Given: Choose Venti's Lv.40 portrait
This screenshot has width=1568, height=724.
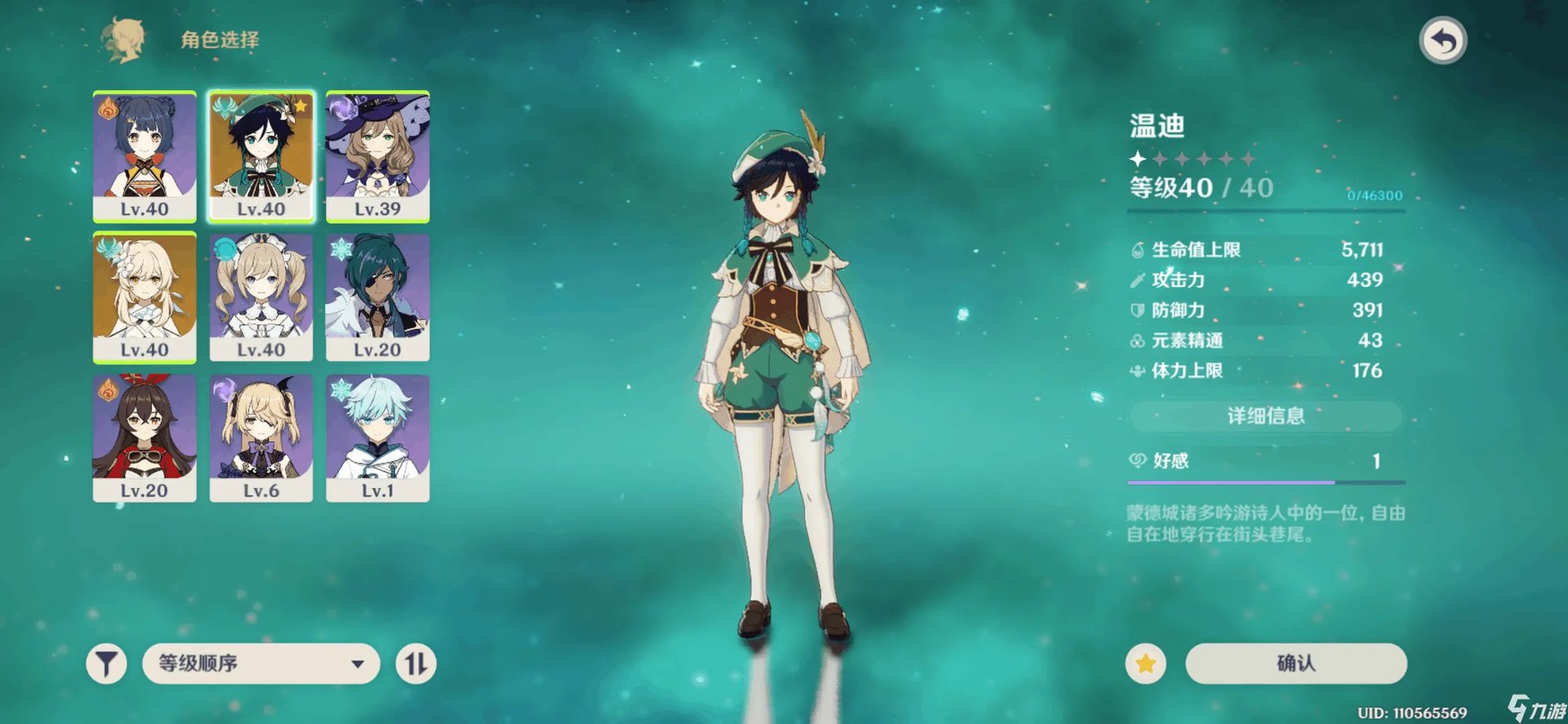Looking at the screenshot, I should click(x=261, y=155).
